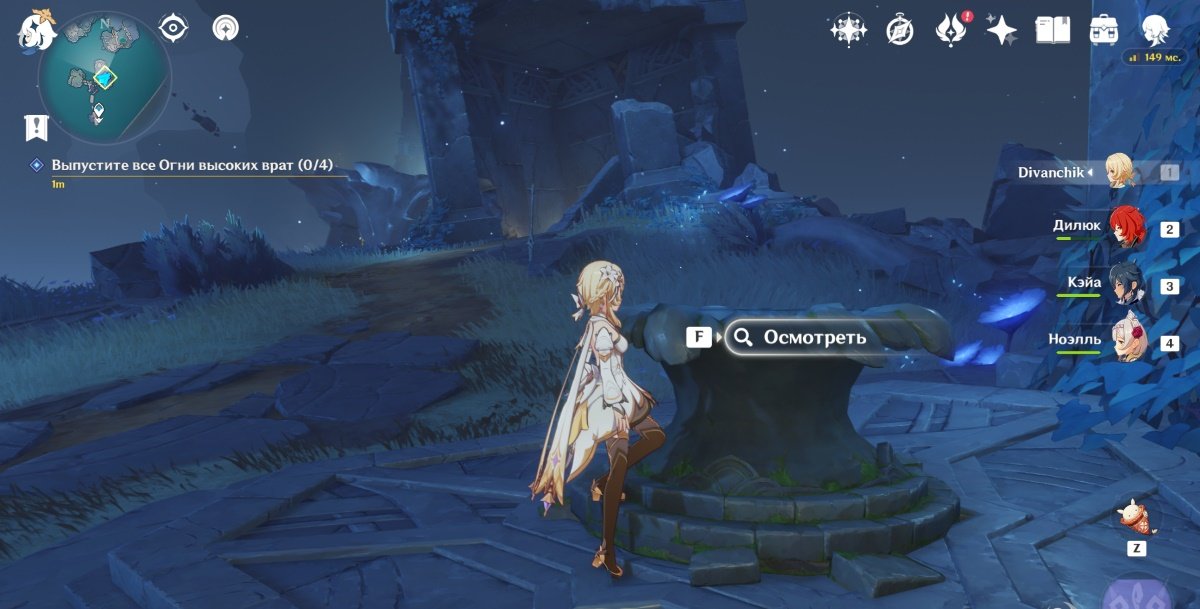
Task: Open the map from the minimap
Action: (x=104, y=77)
